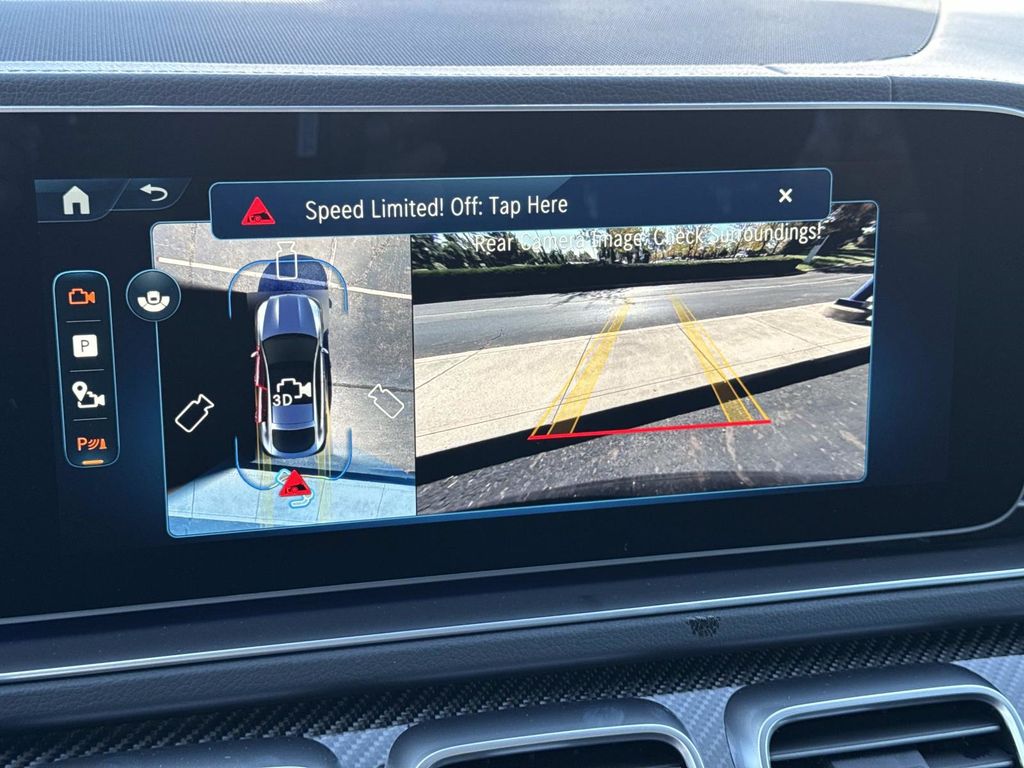
Task: Tap the red warning triangle behind car
Action: click(x=293, y=485)
